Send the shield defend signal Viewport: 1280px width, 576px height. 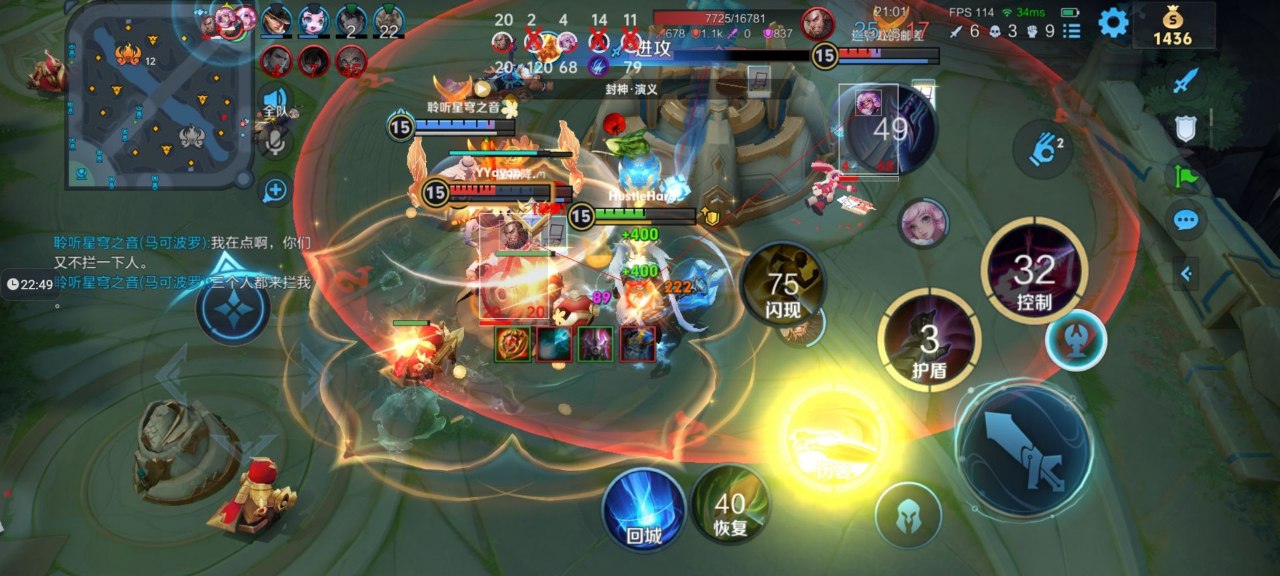[x=1185, y=127]
